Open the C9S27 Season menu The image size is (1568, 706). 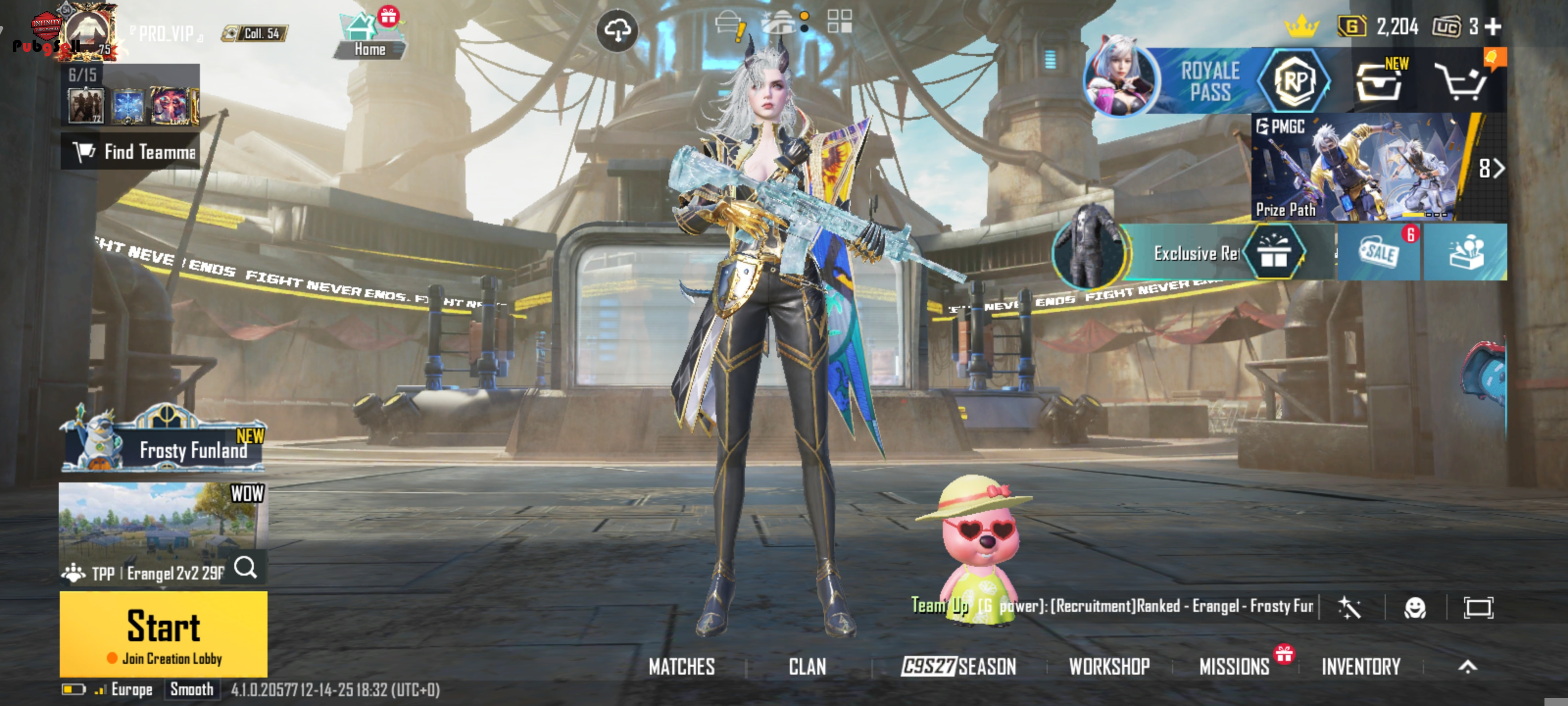[958, 666]
